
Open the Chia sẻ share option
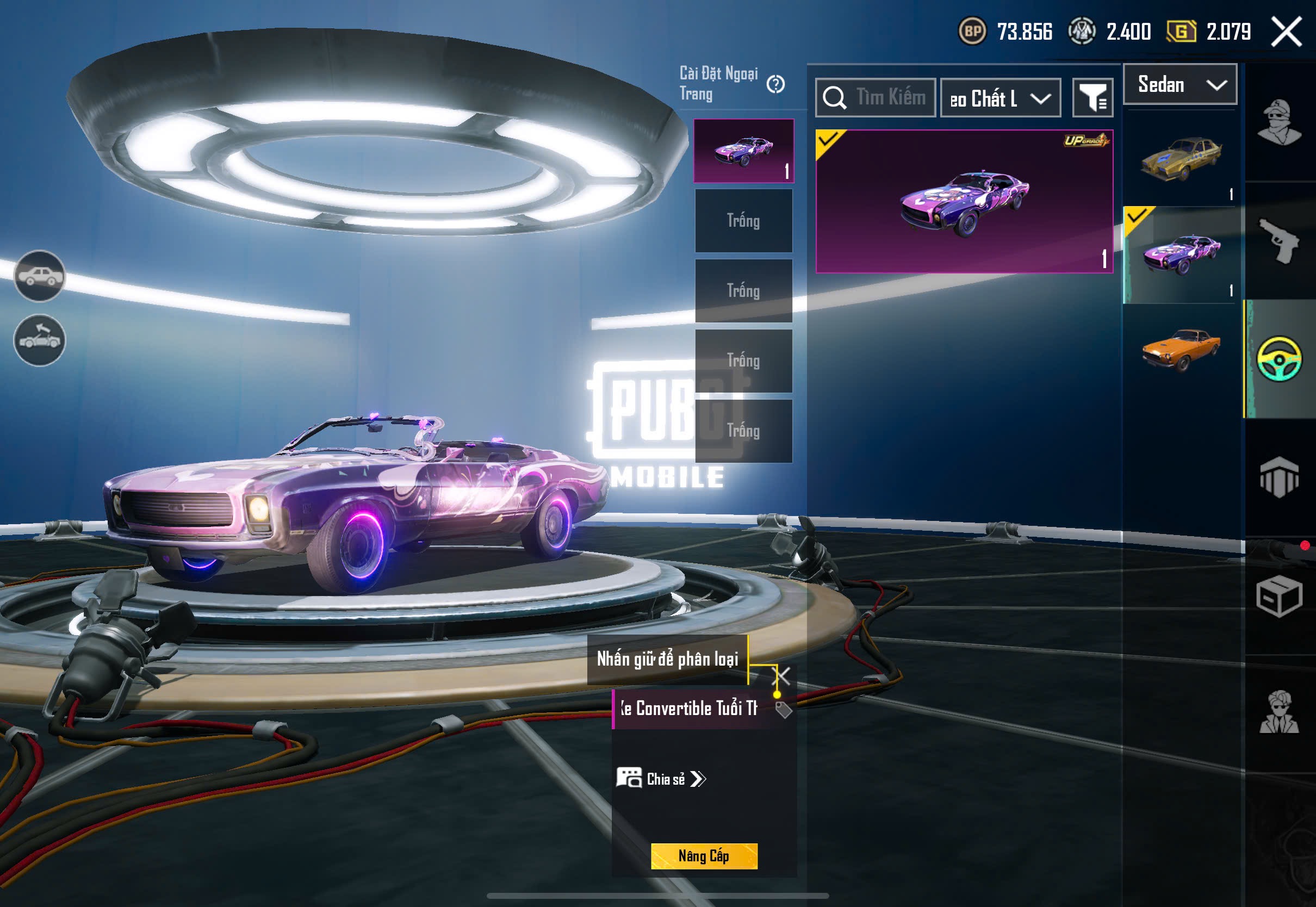pos(661,779)
